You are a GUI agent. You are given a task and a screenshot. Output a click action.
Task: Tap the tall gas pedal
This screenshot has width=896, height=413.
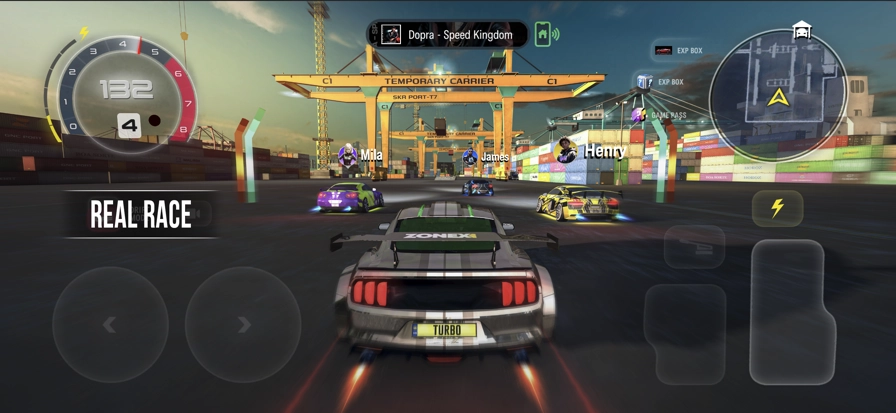coord(792,311)
